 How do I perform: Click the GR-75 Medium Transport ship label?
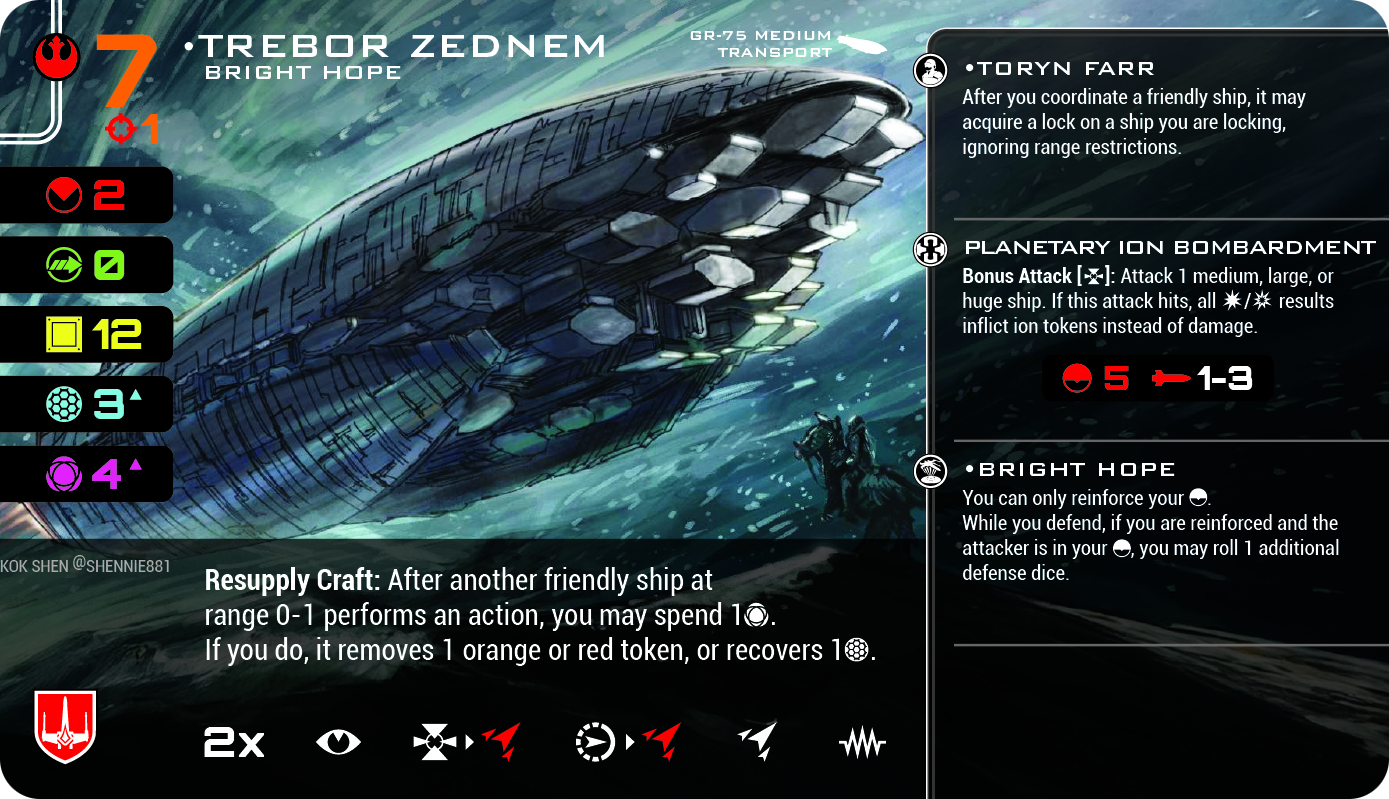pyautogui.click(x=761, y=44)
